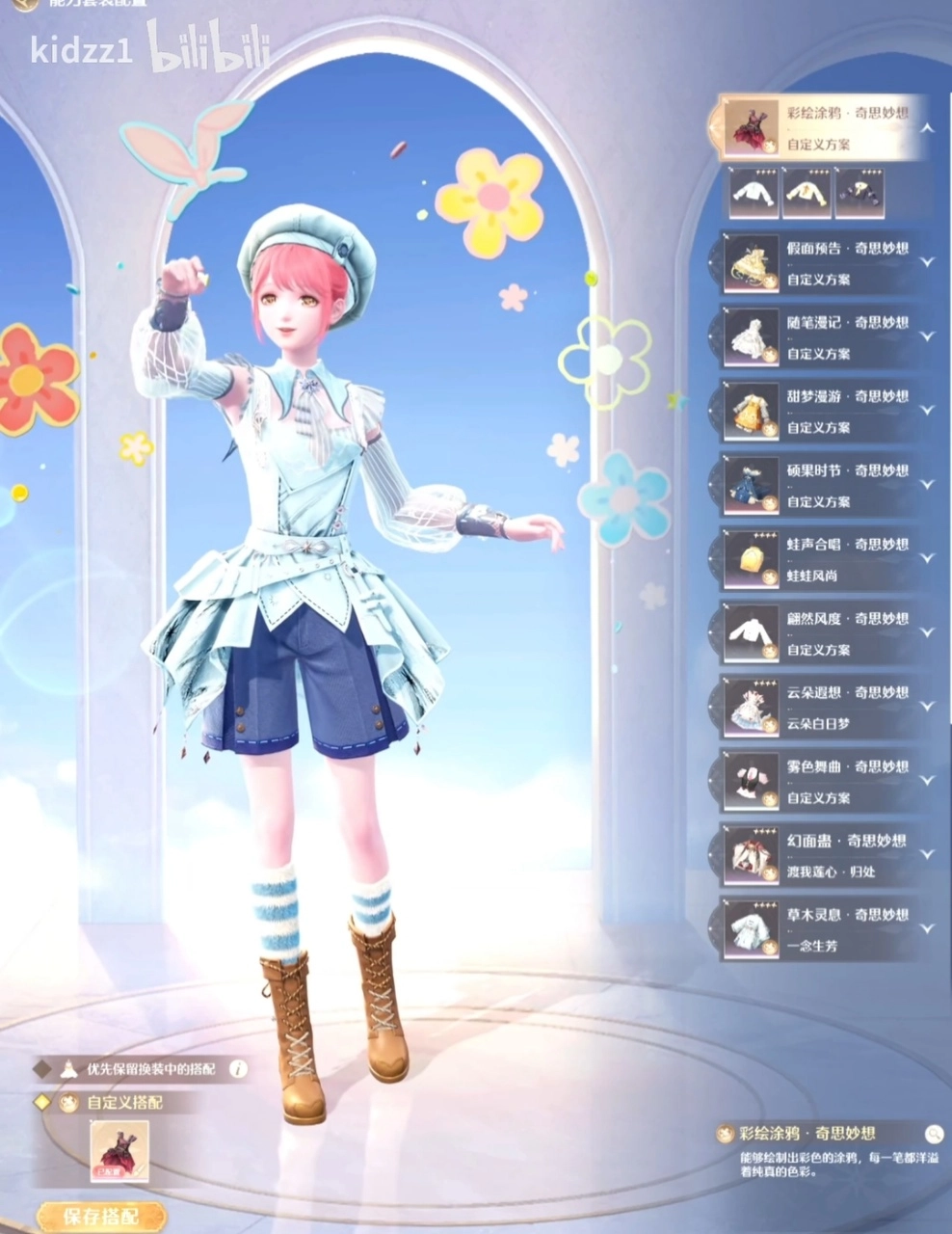The image size is (952, 1234).
Task: Click the magnifier icon beside the ability description
Action: click(x=933, y=1133)
